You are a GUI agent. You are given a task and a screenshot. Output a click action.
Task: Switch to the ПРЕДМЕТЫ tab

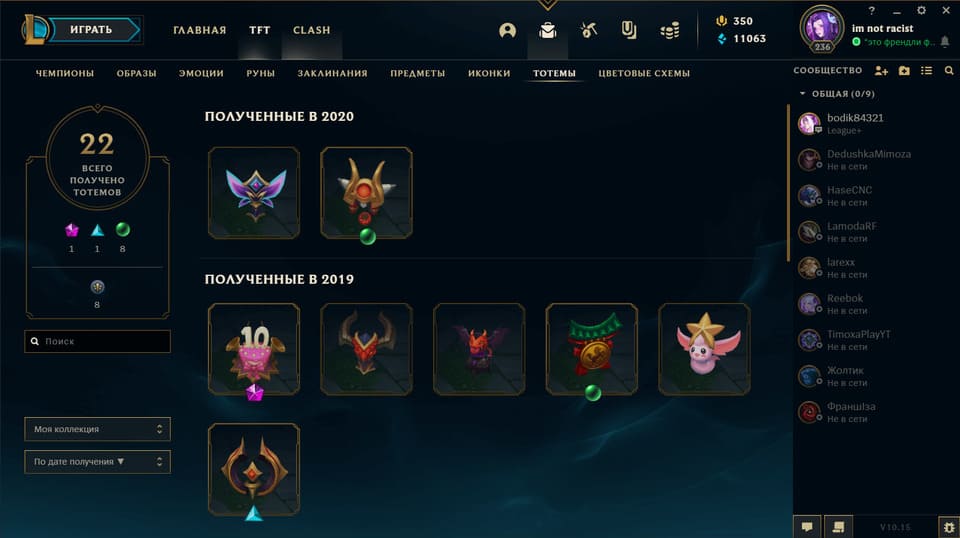click(418, 73)
